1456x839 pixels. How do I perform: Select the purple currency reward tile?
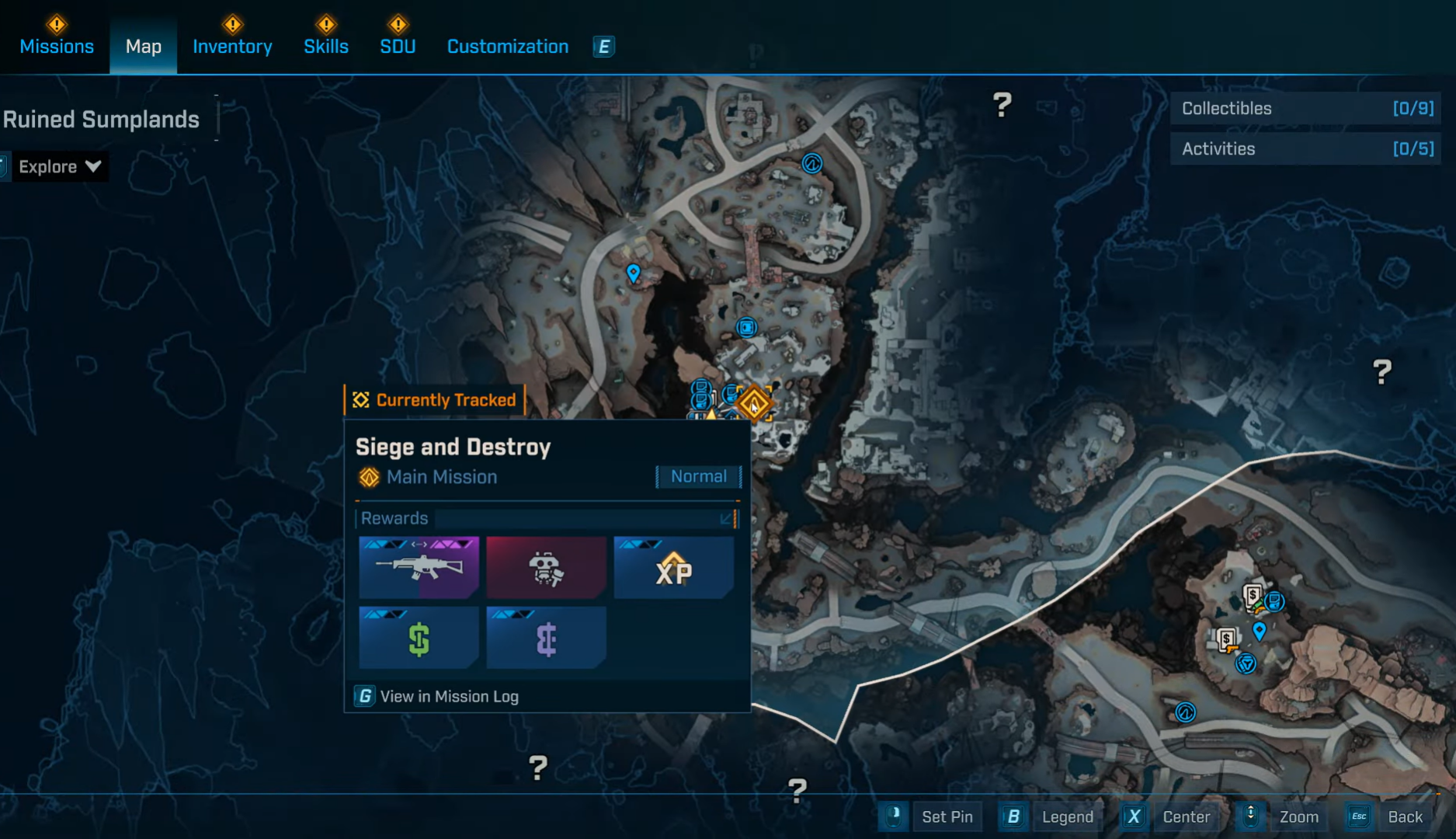[x=546, y=638]
